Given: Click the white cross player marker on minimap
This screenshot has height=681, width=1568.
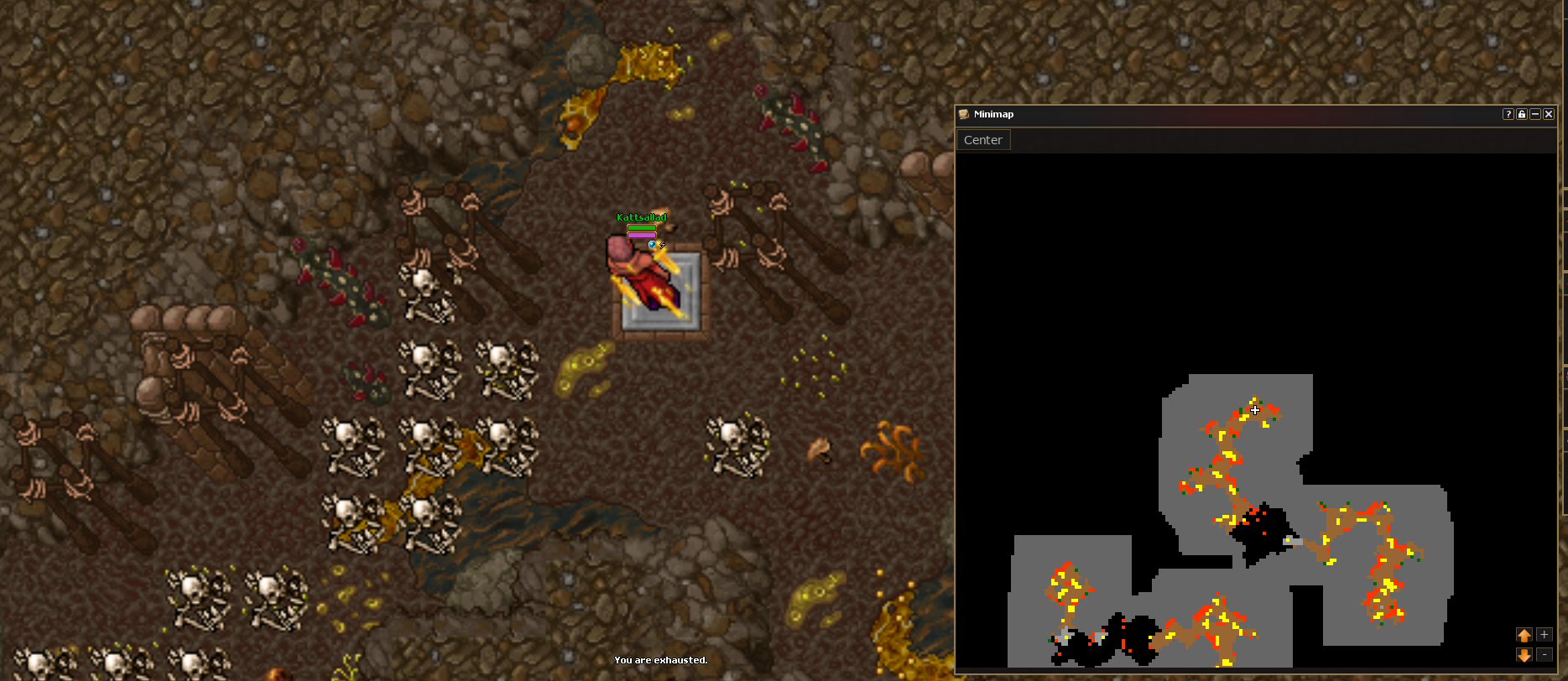Looking at the screenshot, I should (1255, 410).
